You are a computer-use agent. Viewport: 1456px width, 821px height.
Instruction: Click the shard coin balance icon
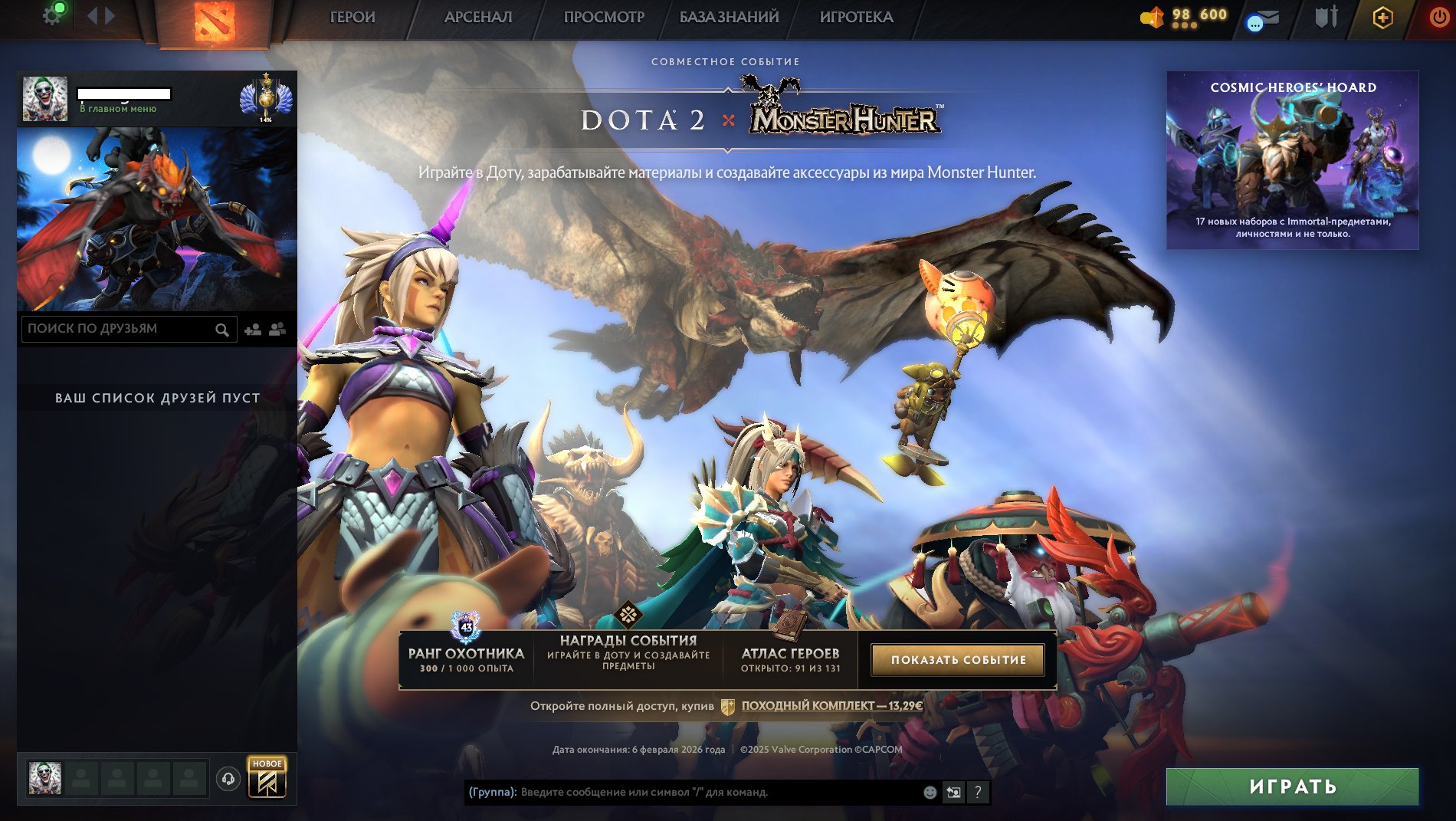[1151, 15]
